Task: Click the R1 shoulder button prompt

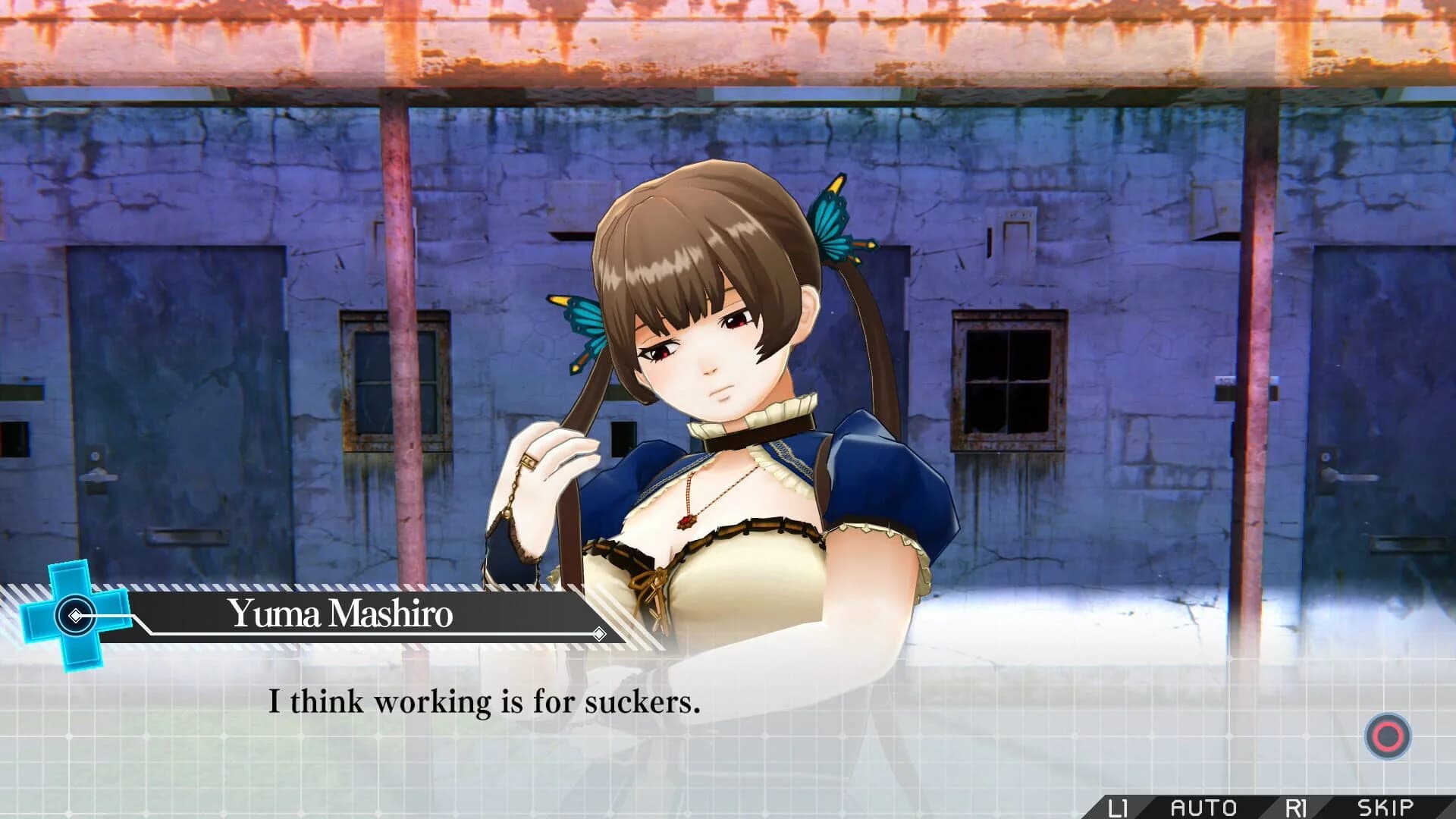Action: pyautogui.click(x=1297, y=805)
